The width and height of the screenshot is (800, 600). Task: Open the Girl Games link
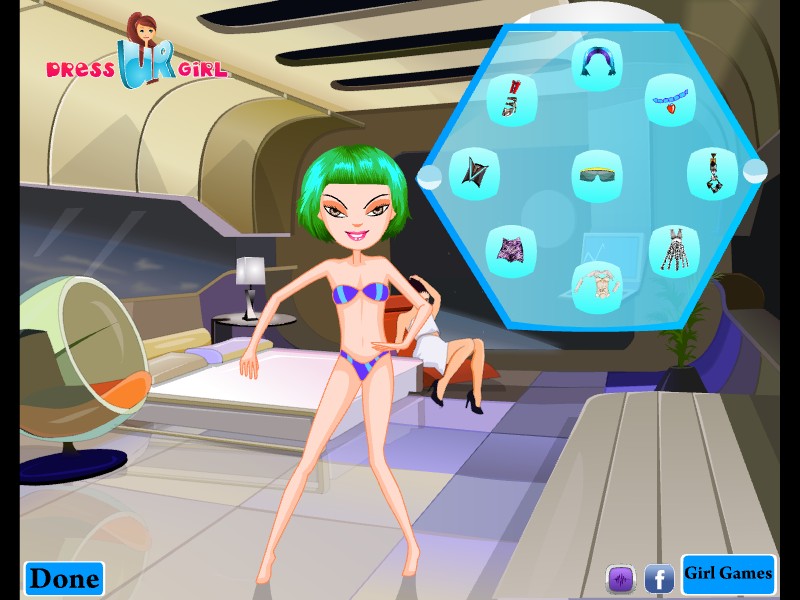click(x=728, y=574)
